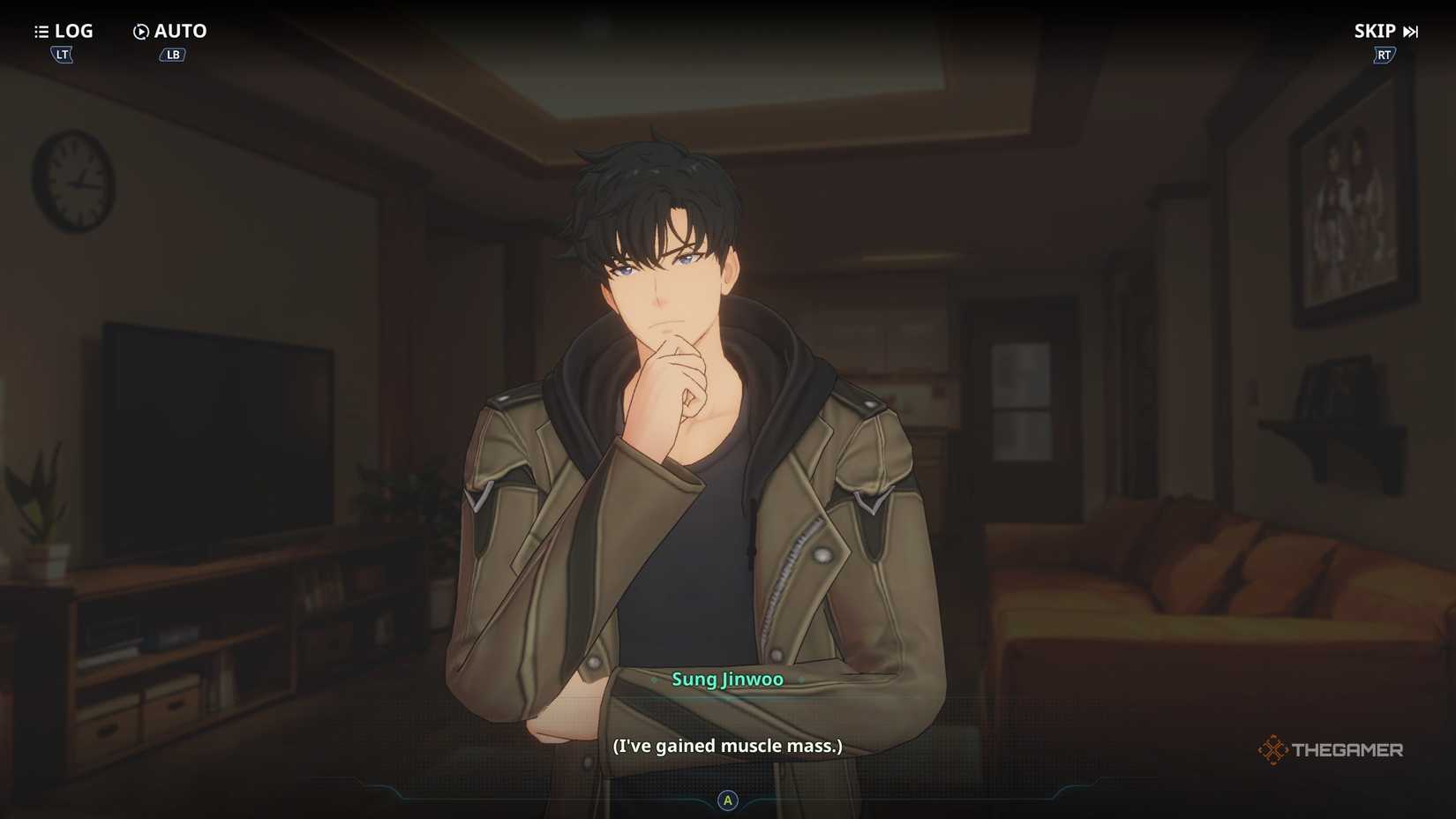Open the log via its list-lines glyph

[x=41, y=31]
